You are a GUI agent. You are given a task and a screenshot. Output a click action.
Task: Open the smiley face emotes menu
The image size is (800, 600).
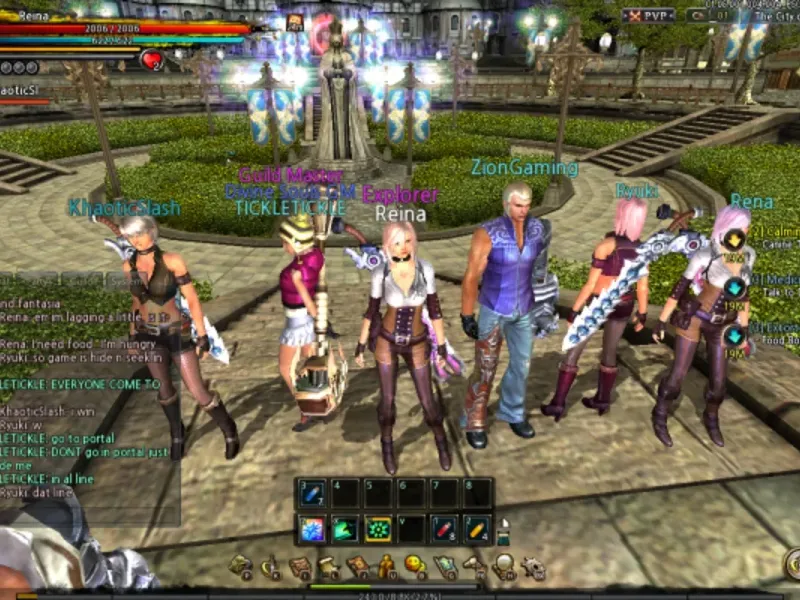click(x=415, y=567)
